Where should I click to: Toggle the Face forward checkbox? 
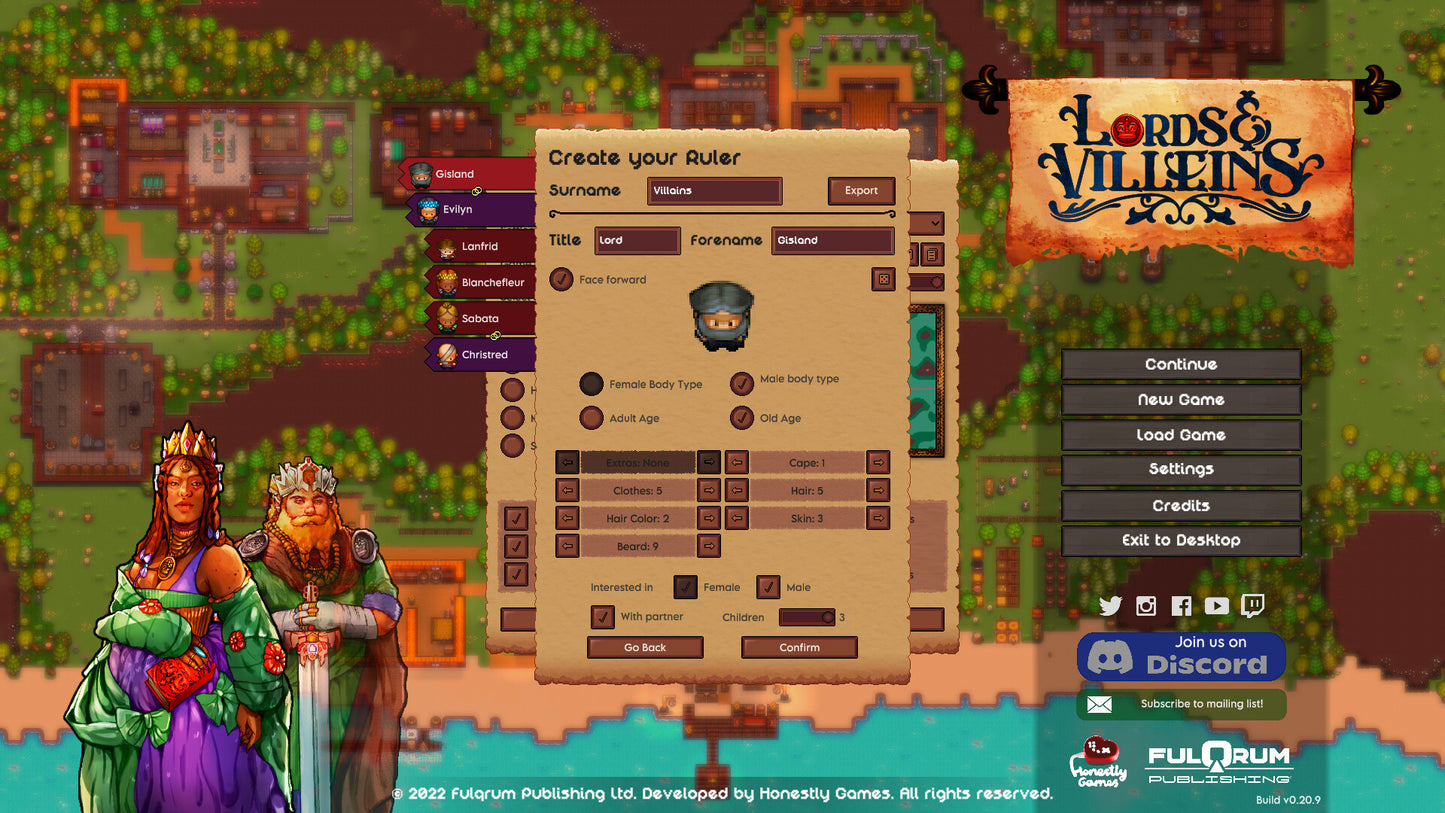[x=561, y=280]
